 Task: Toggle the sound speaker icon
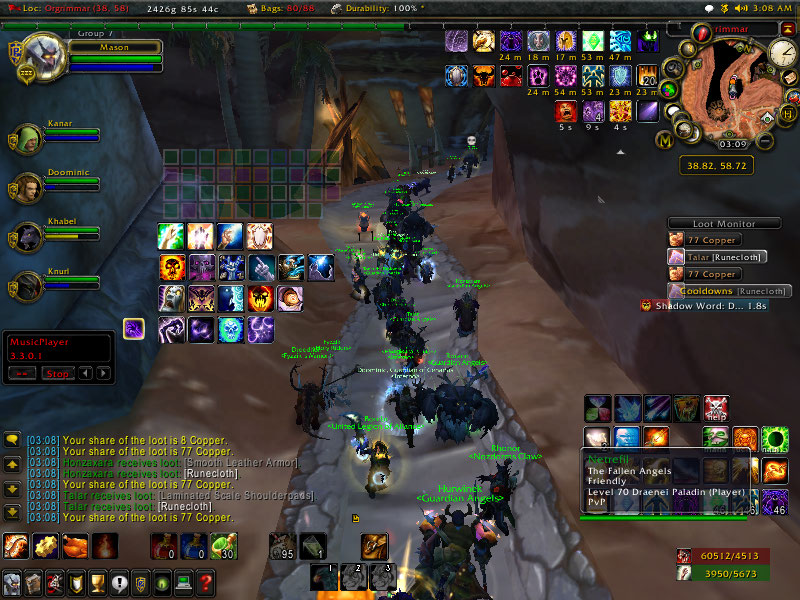(x=740, y=8)
